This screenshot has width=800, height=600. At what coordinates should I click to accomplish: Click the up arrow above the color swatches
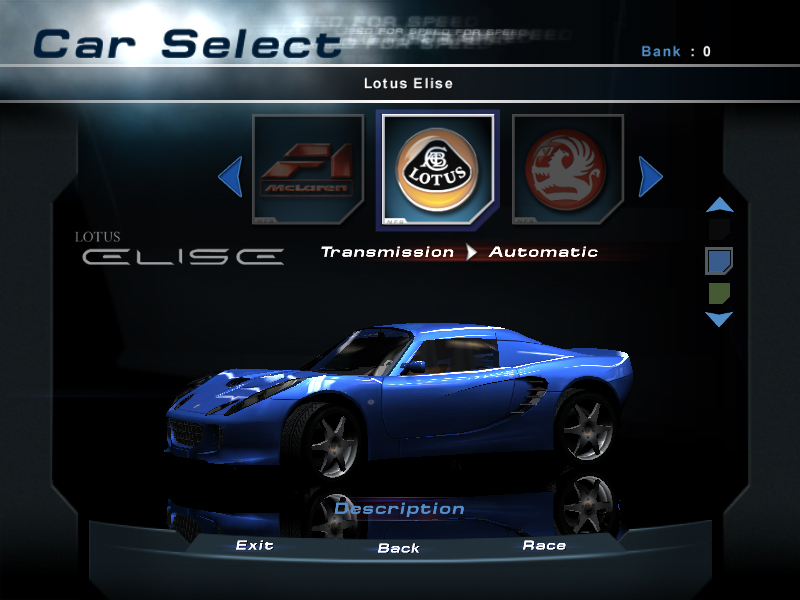pyautogui.click(x=719, y=206)
